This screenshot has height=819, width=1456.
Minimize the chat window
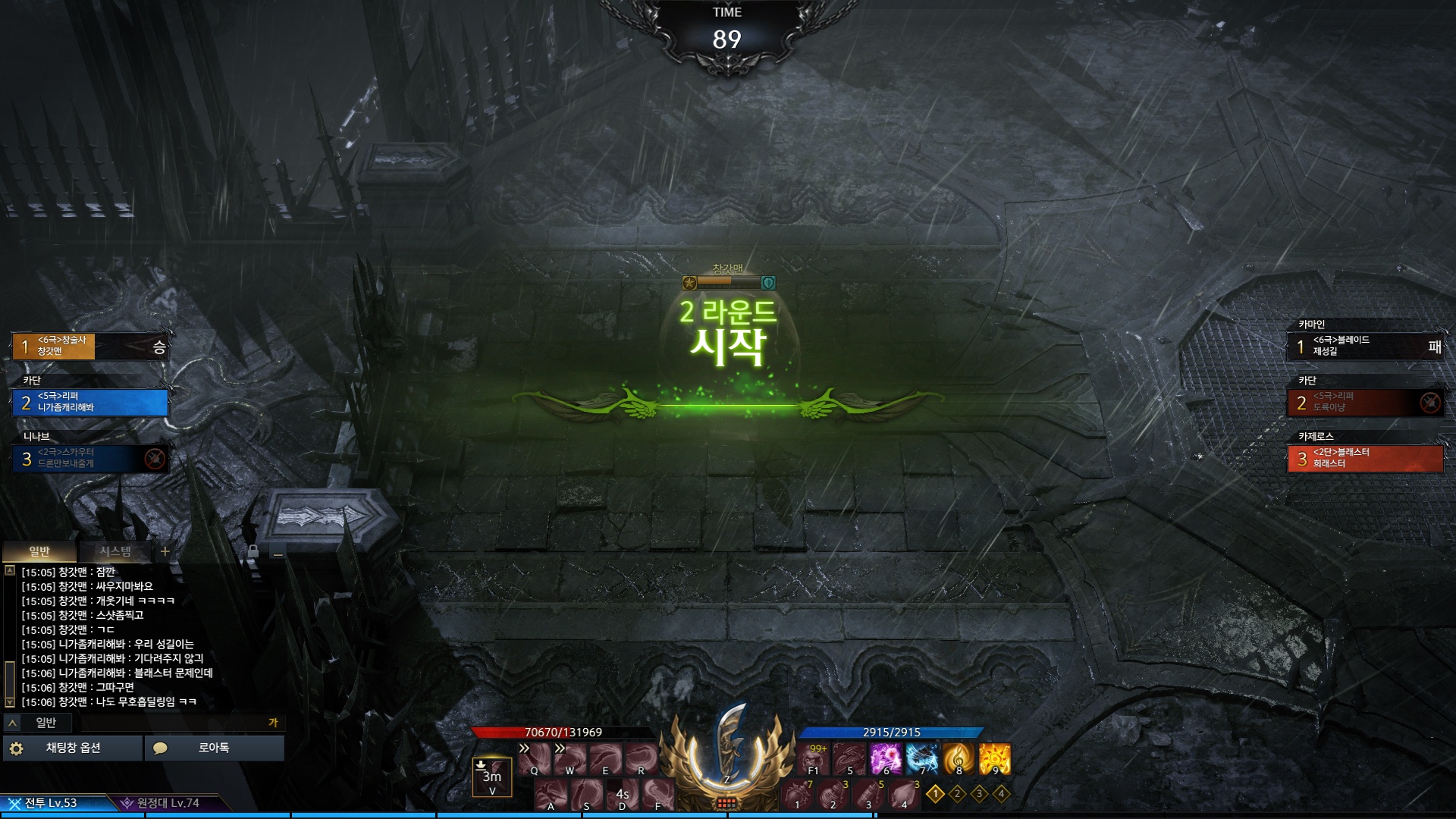[x=278, y=554]
